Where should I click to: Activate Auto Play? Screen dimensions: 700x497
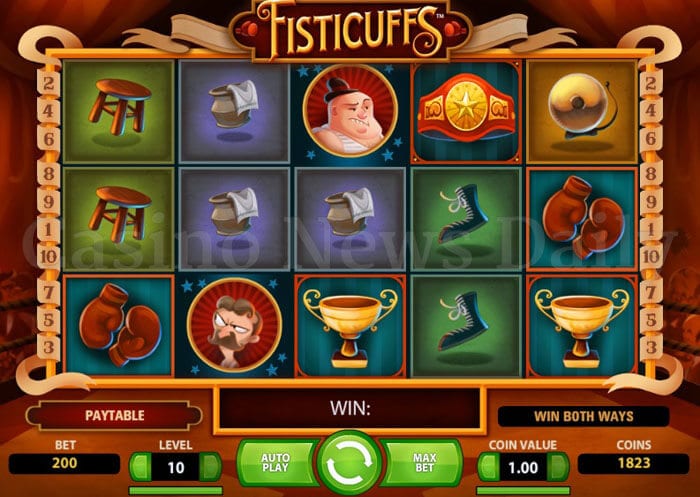tap(275, 463)
